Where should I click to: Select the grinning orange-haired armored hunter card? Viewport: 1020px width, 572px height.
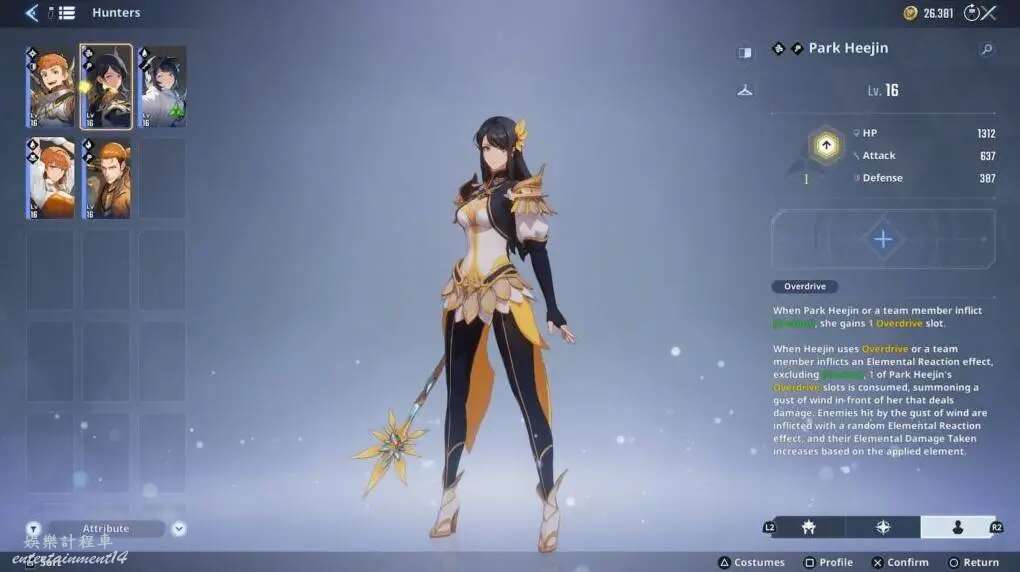[50, 87]
